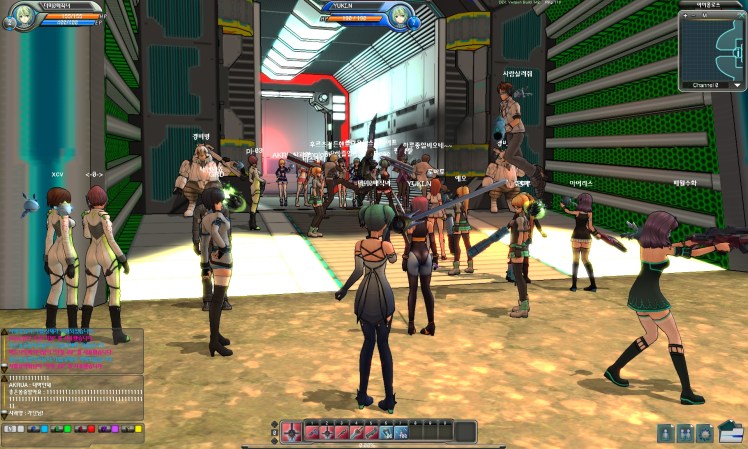Select the purple chat color swatch
This screenshot has width=748, height=449.
point(114,429)
